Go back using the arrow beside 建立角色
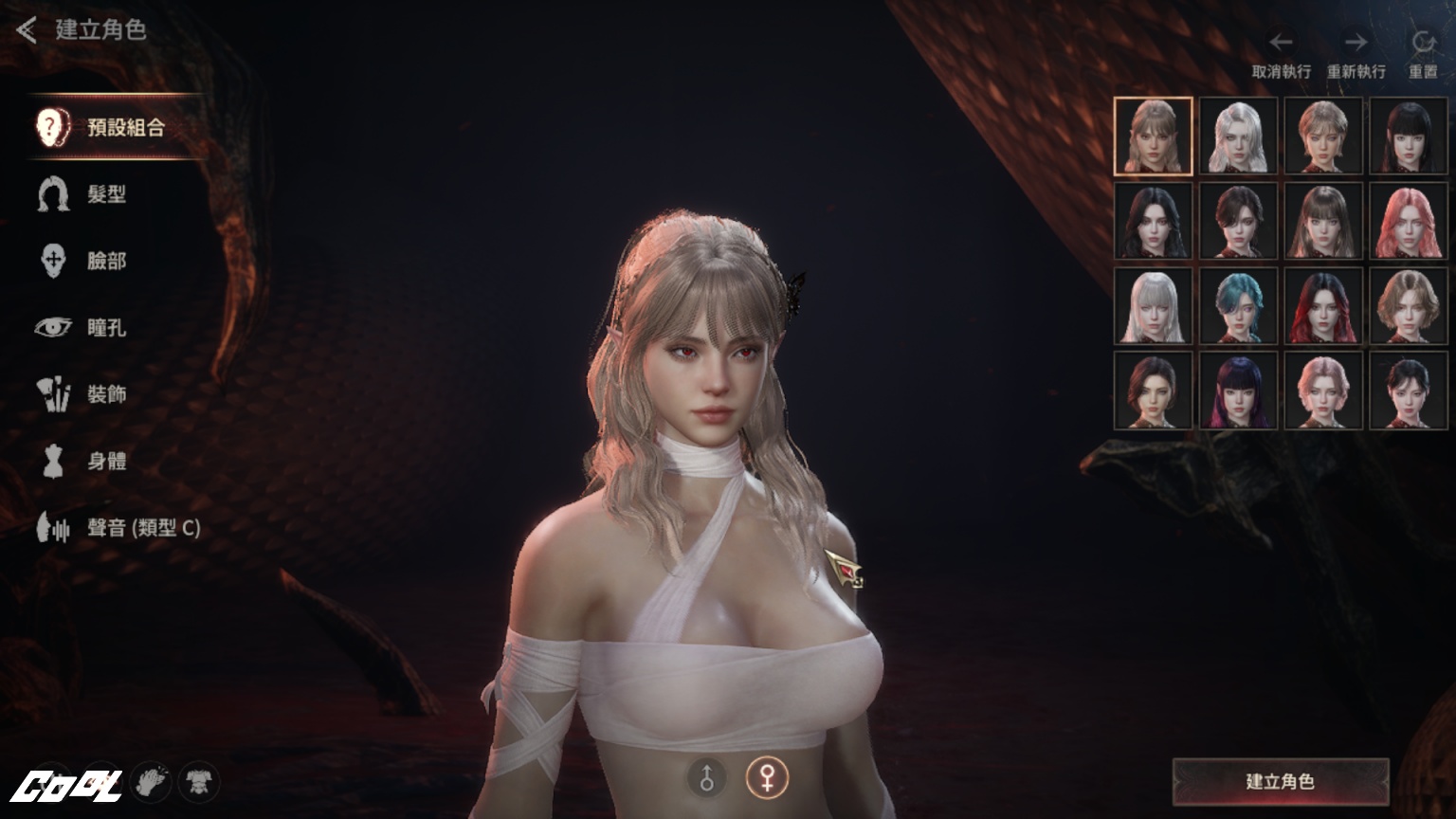 27,30
